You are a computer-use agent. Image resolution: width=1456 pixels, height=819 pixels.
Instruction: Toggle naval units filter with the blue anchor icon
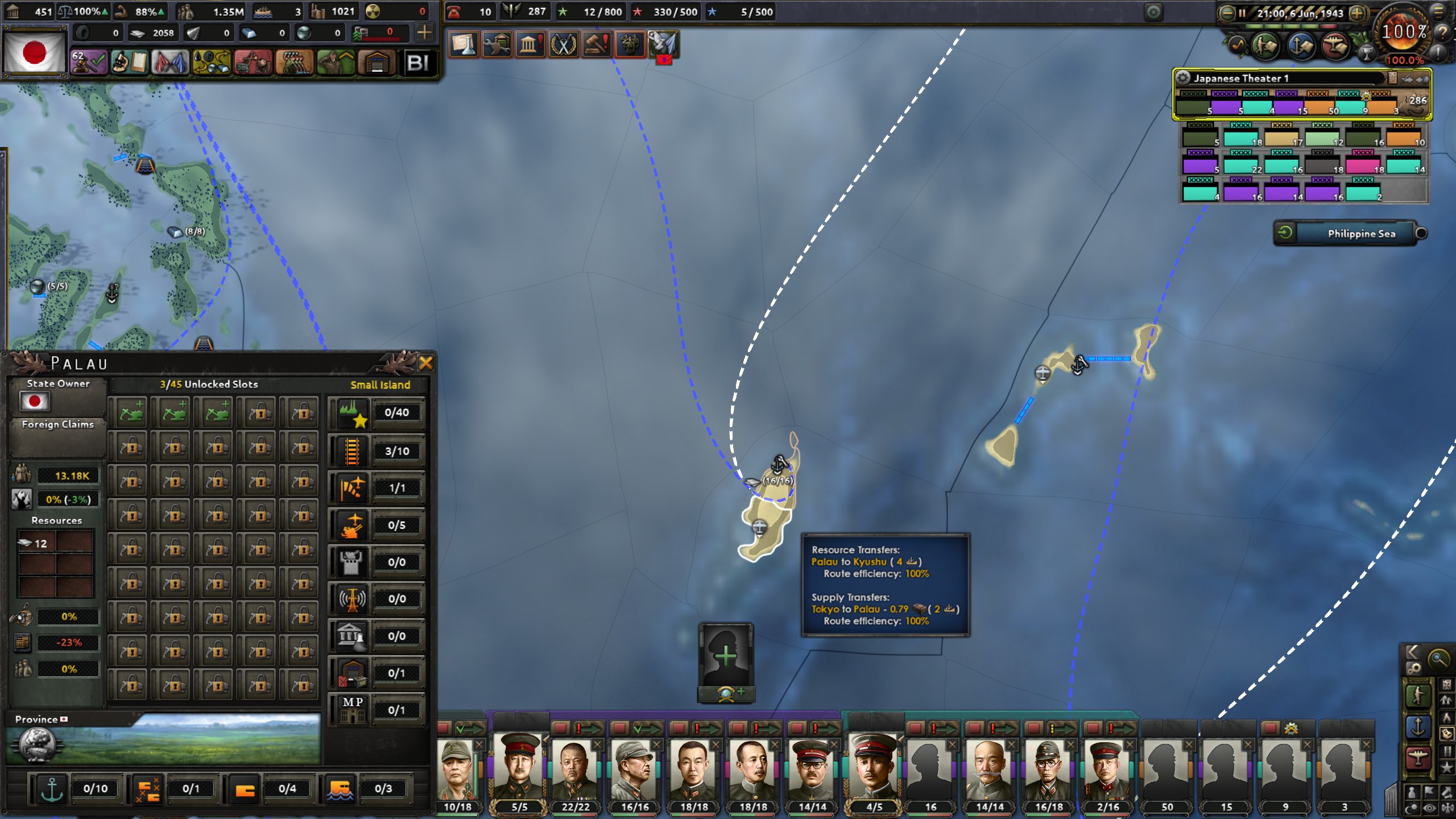tap(1418, 726)
